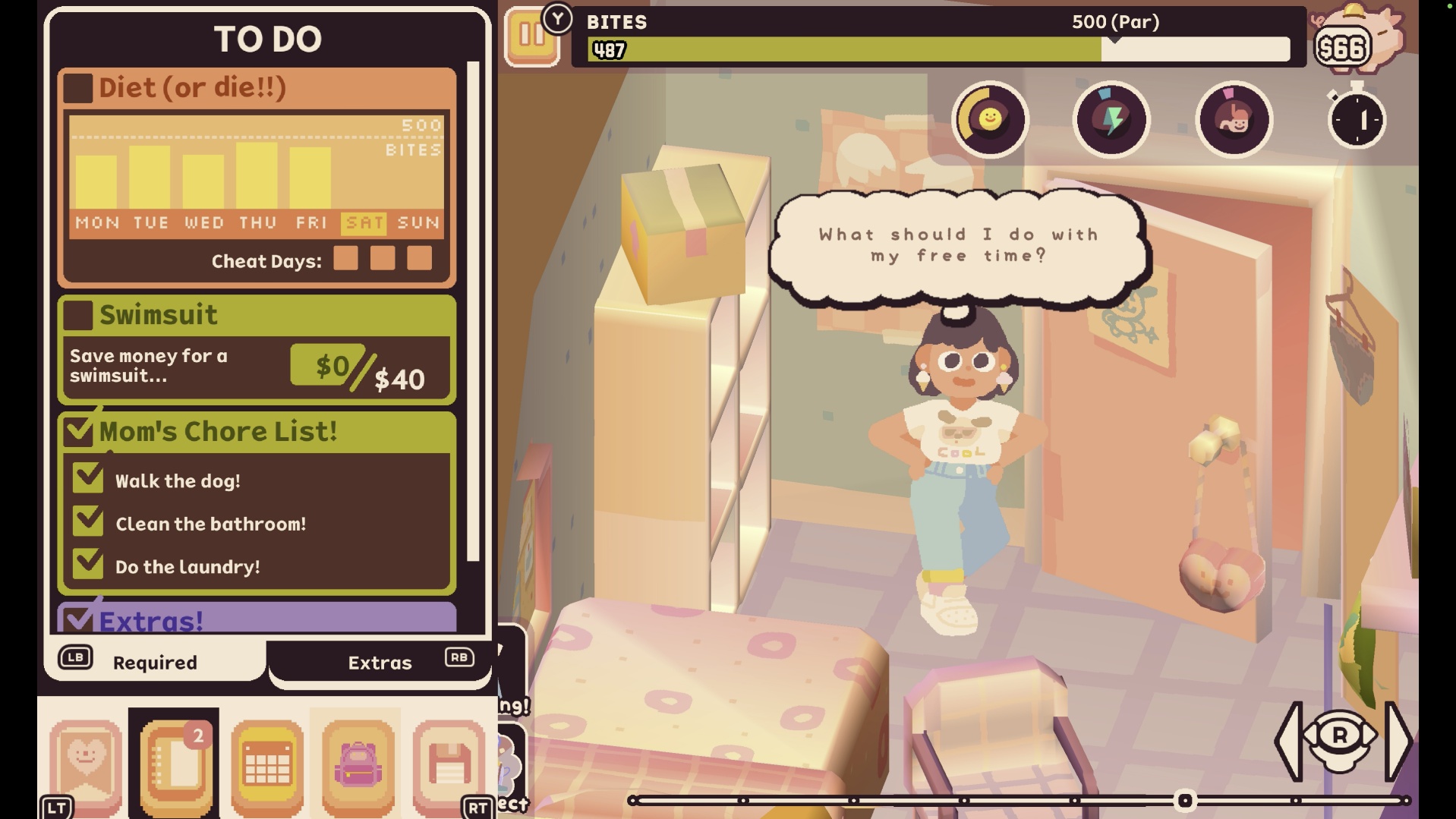Image resolution: width=1456 pixels, height=819 pixels.
Task: Rotate the camera with the right arrow
Action: click(1398, 740)
